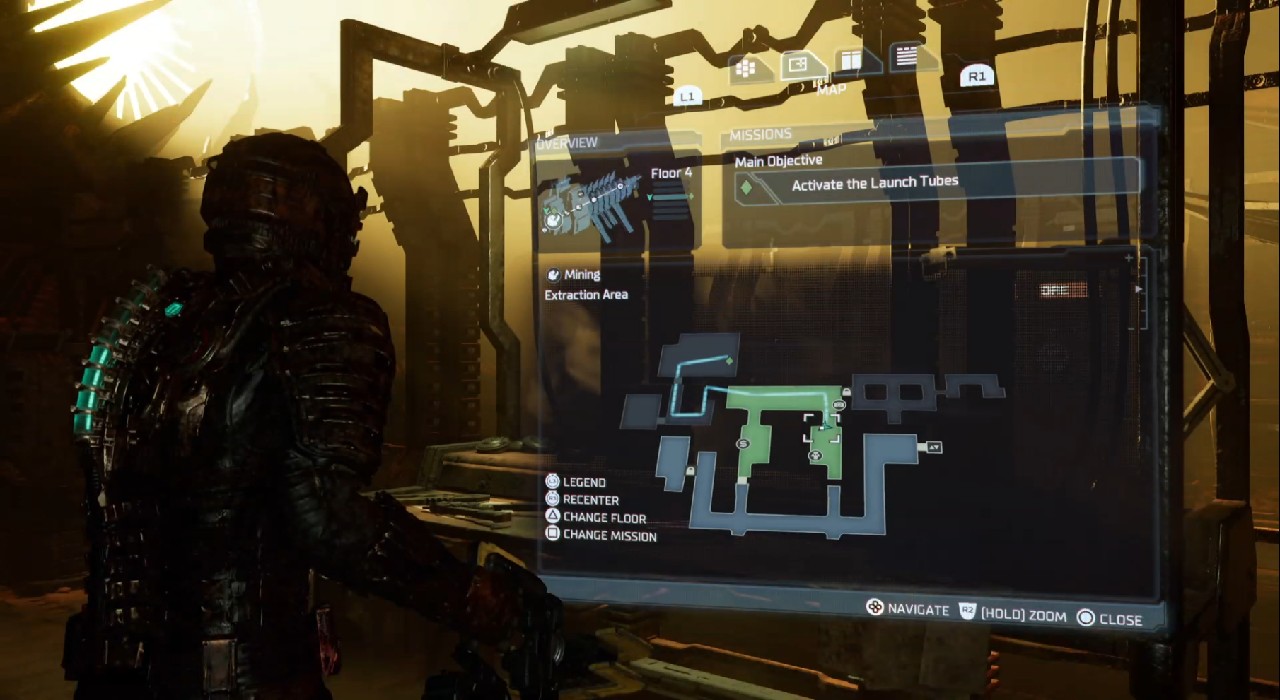Click the elevator arrows marker on map
Image resolution: width=1280 pixels, height=700 pixels.
[x=934, y=447]
